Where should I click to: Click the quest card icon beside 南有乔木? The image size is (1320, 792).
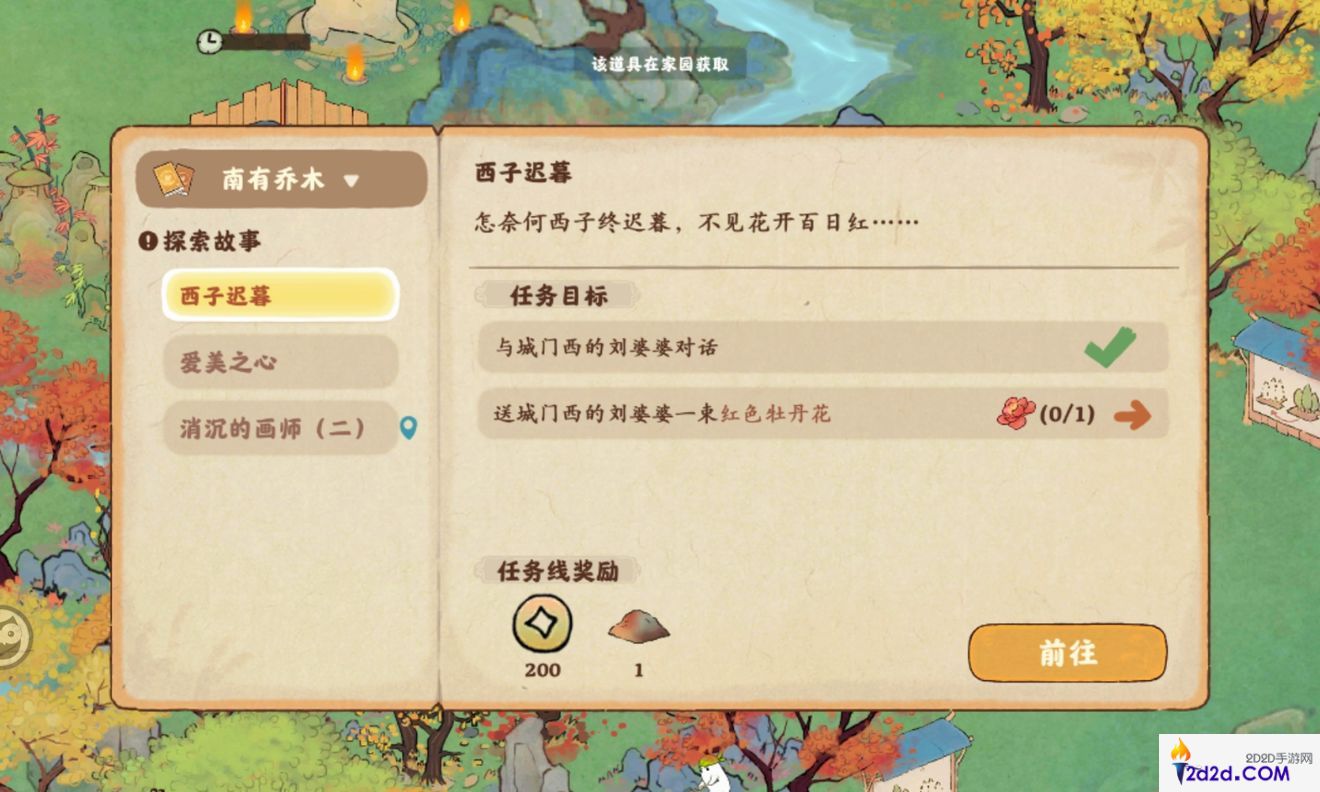172,178
